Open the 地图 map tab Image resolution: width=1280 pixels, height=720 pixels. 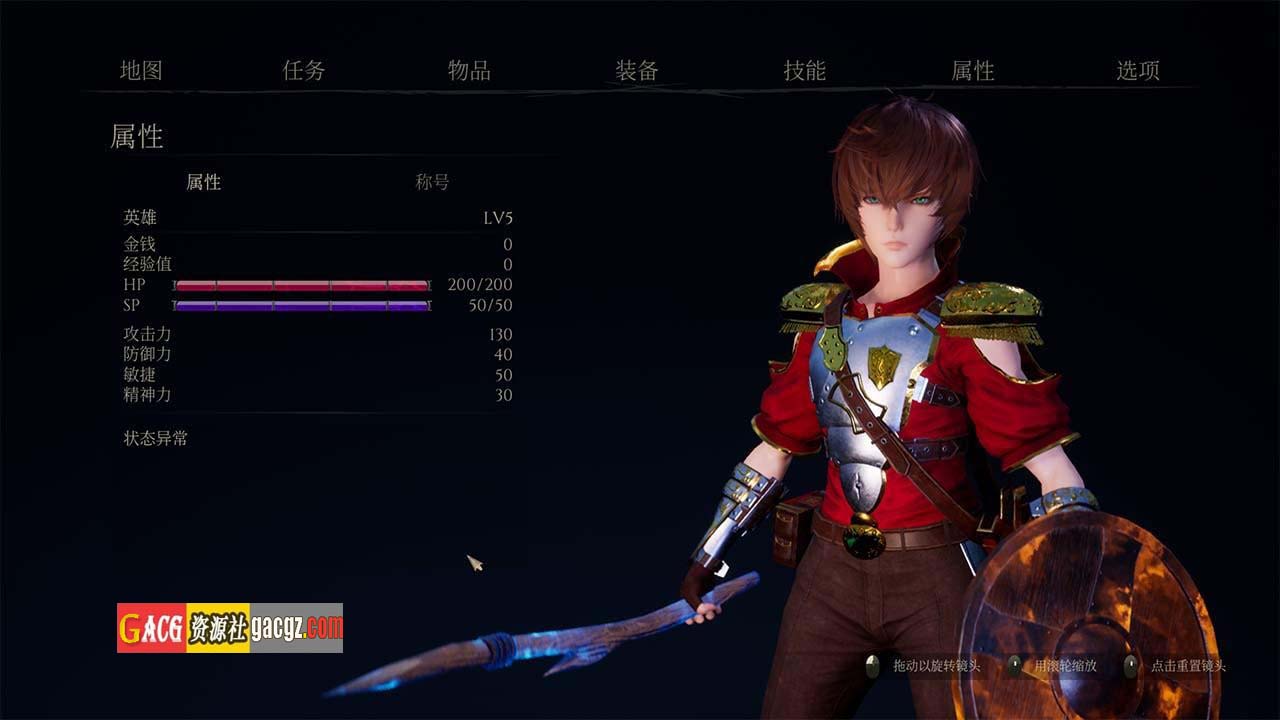click(141, 71)
